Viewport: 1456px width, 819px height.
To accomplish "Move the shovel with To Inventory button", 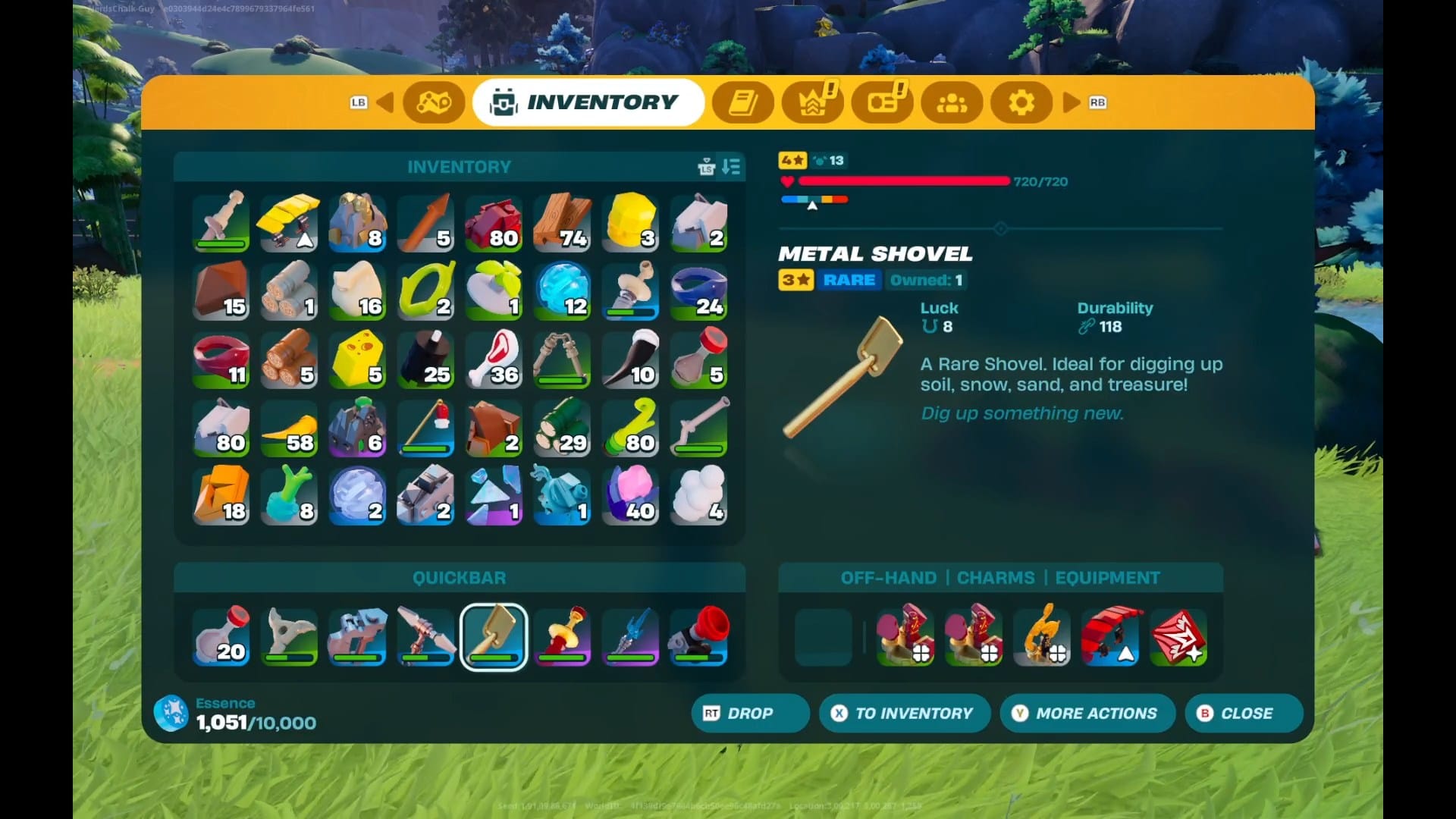I will pyautogui.click(x=905, y=714).
